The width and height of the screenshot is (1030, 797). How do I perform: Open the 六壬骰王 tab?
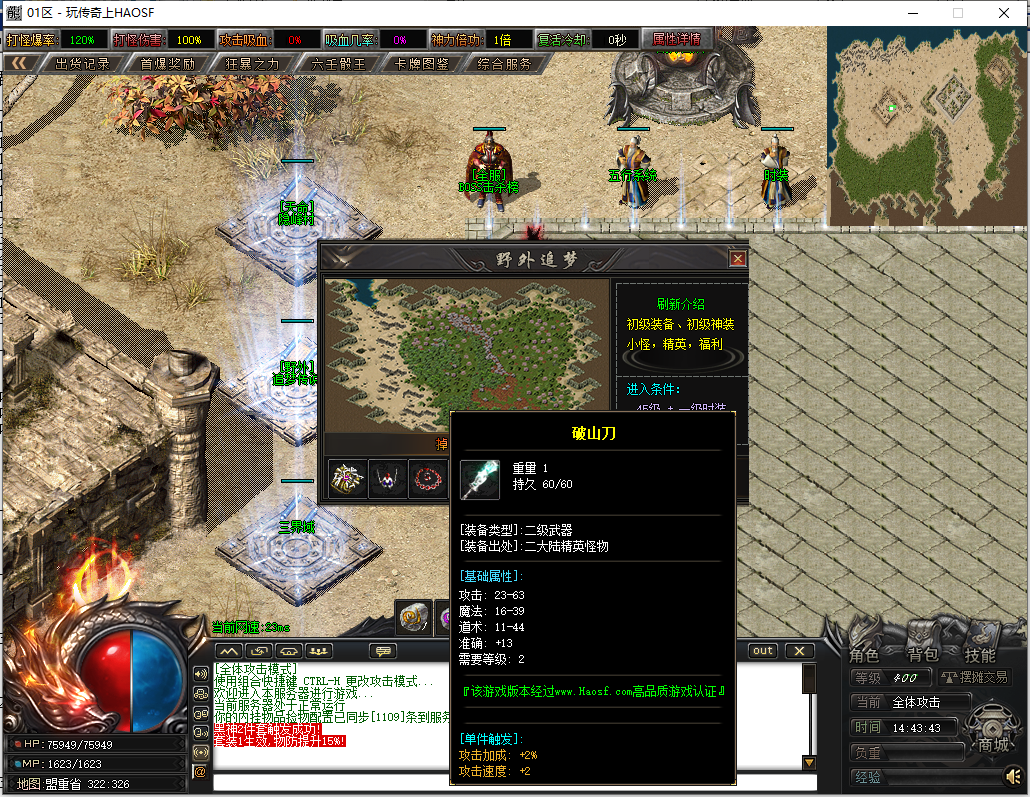pyautogui.click(x=338, y=64)
